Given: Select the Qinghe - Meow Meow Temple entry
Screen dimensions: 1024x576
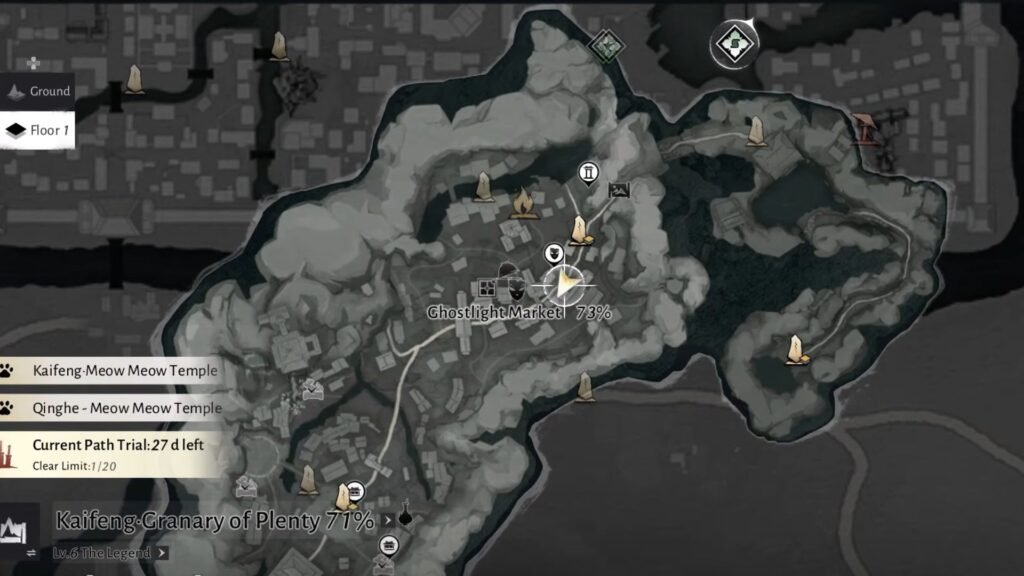Looking at the screenshot, I should 111,408.
